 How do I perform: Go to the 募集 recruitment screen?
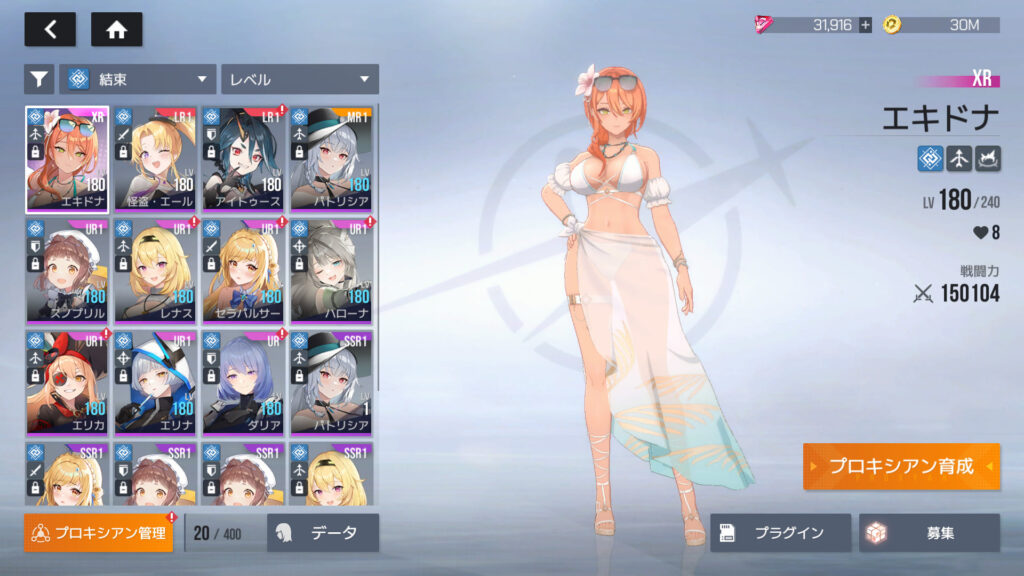point(929,533)
